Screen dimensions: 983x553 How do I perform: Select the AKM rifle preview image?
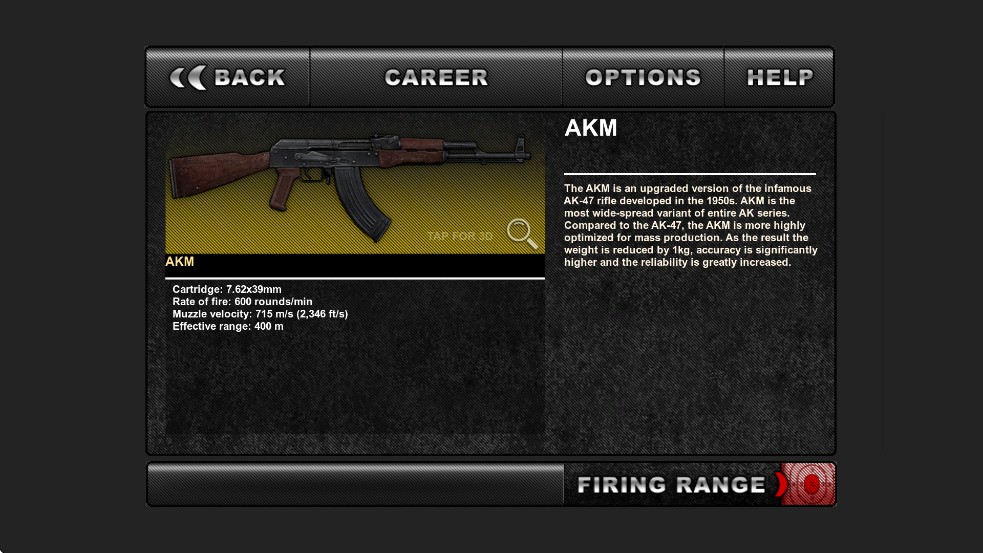355,185
